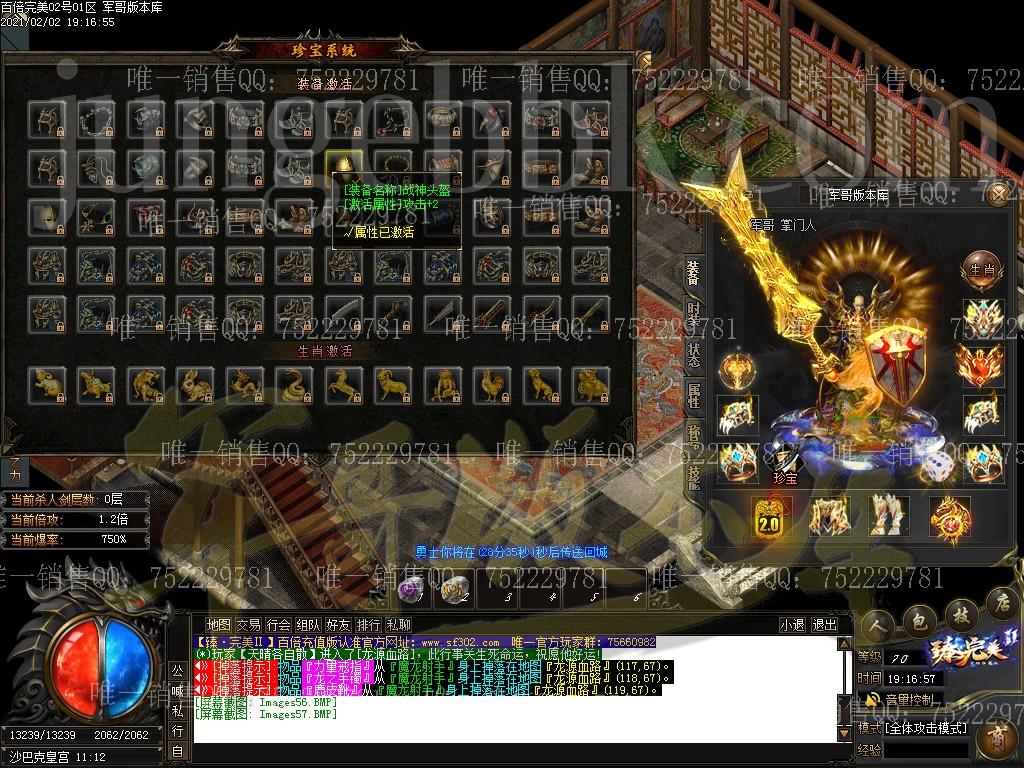The image size is (1024, 768).
Task: Switch to the 状态 status tab
Action: [693, 352]
